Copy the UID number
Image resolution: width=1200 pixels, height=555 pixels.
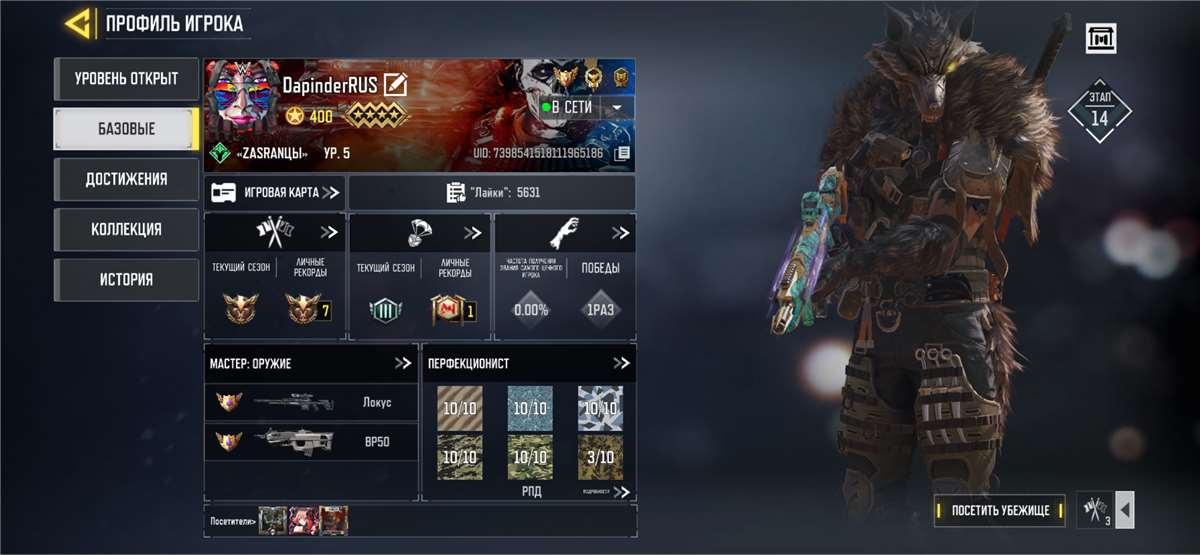tap(622, 153)
